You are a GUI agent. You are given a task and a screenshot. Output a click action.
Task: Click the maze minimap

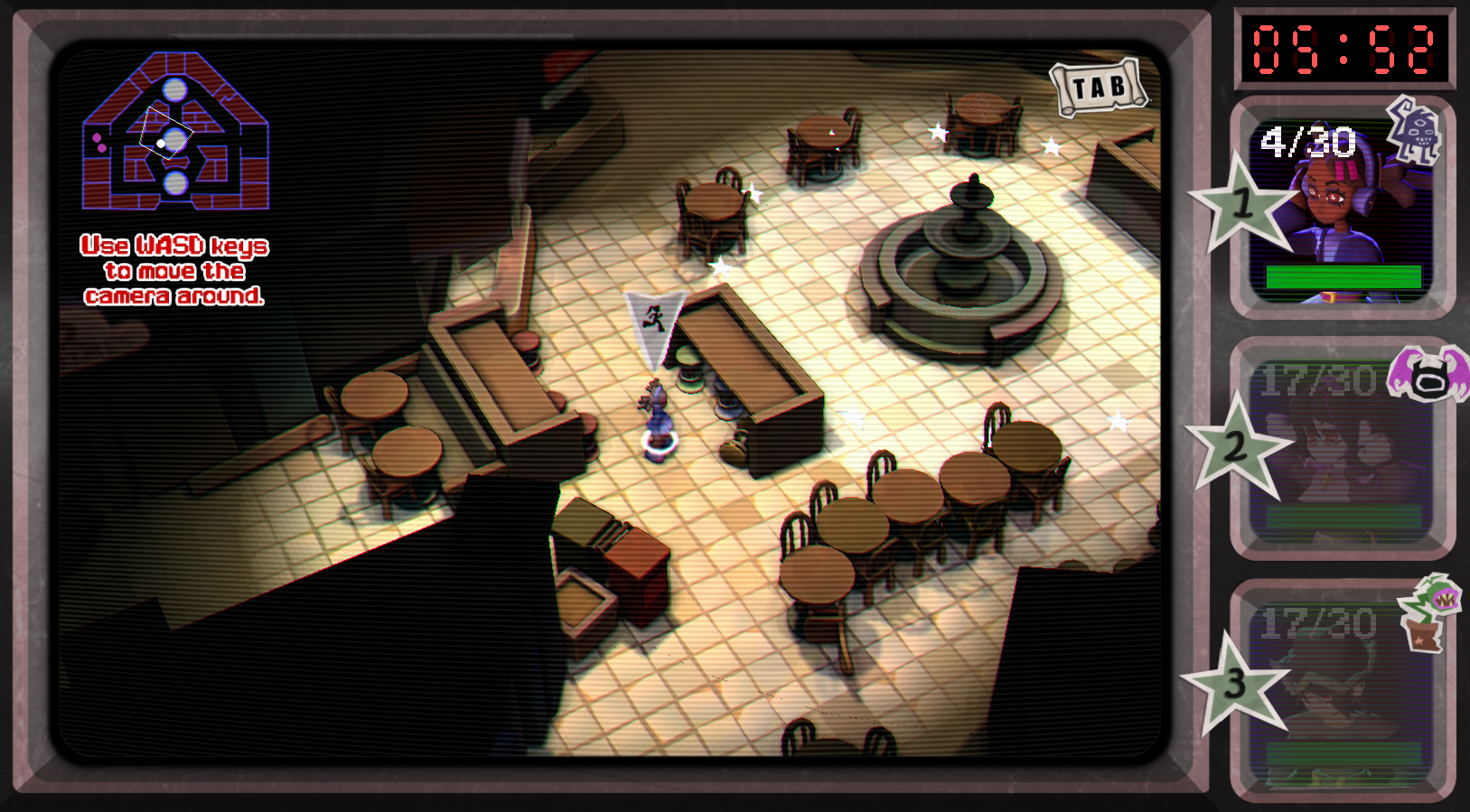click(175, 132)
